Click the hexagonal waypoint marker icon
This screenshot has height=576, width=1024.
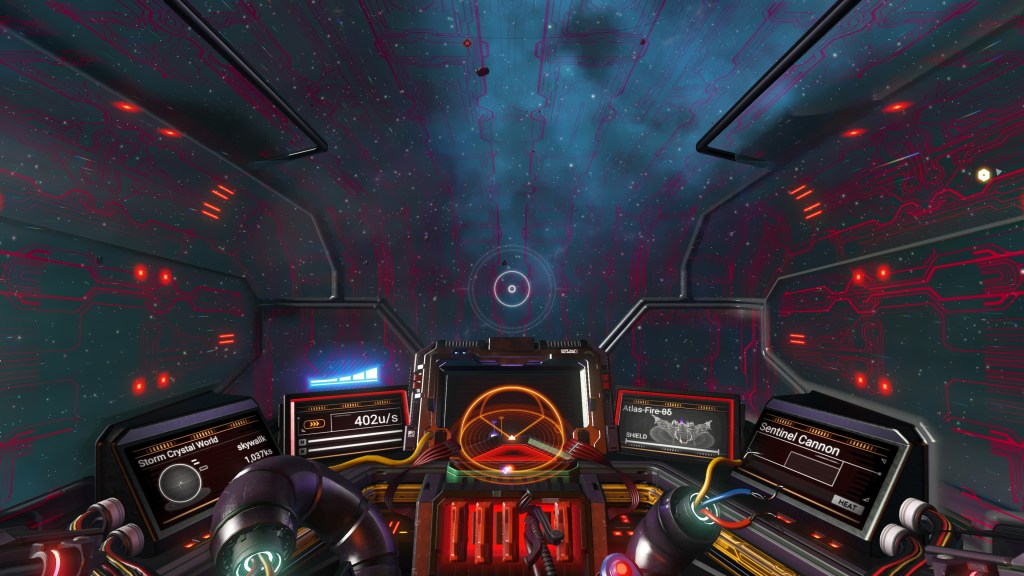pos(984,174)
